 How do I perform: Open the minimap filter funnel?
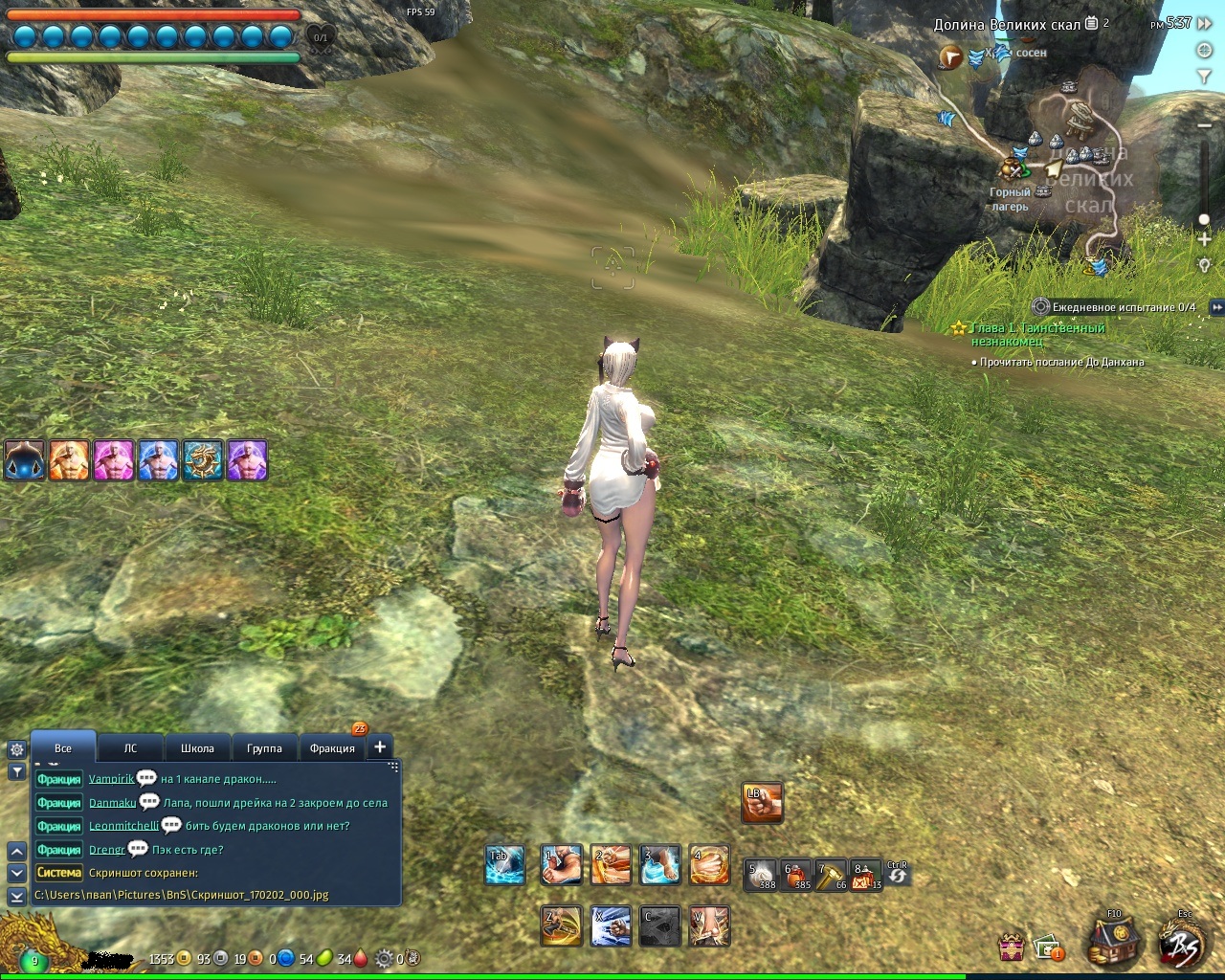pyautogui.click(x=1204, y=76)
